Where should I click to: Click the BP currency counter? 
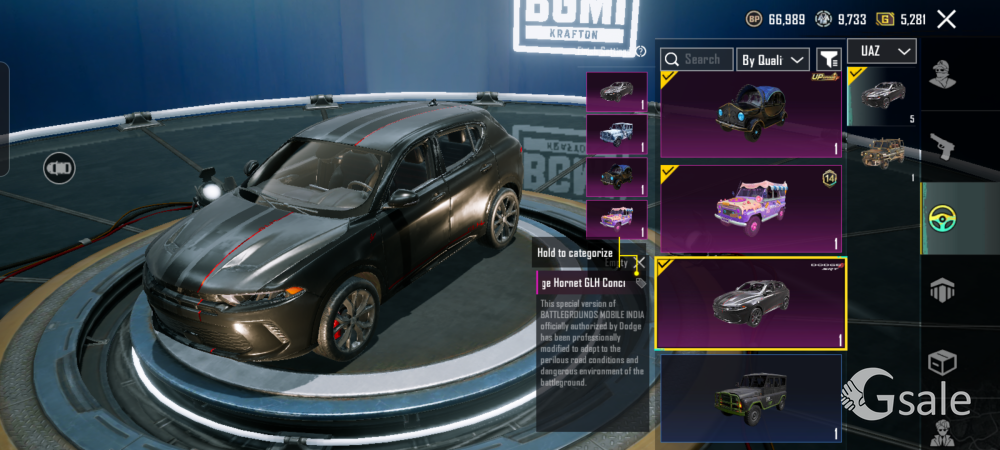[x=776, y=19]
